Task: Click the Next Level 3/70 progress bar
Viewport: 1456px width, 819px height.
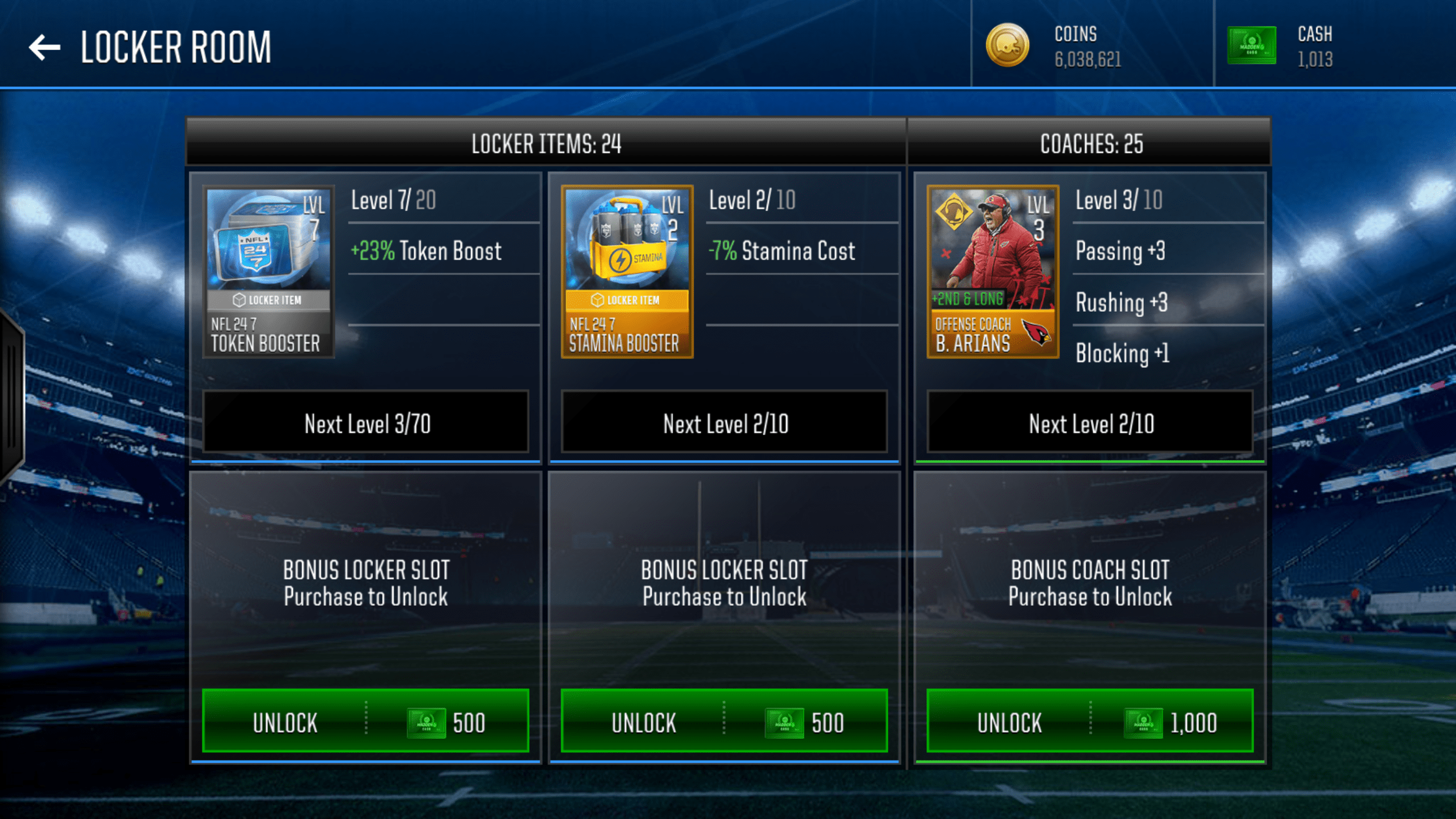Action: pos(366,423)
